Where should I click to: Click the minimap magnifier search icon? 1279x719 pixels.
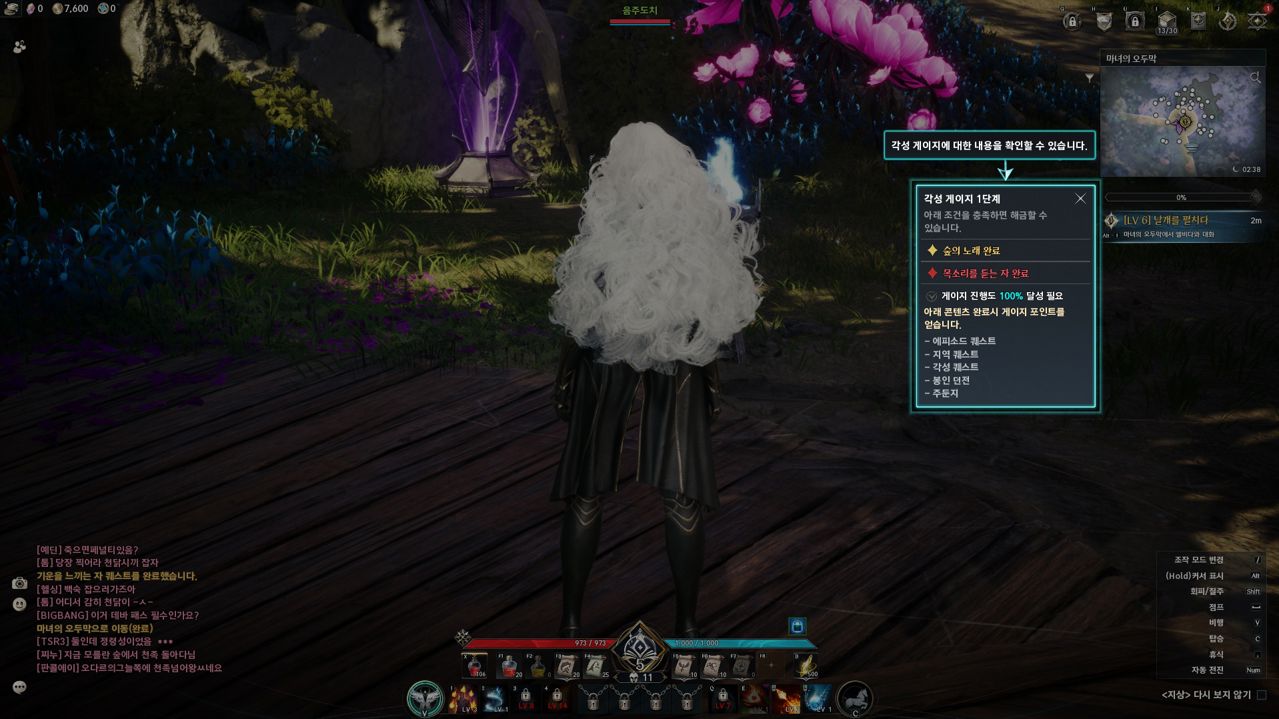point(1256,76)
